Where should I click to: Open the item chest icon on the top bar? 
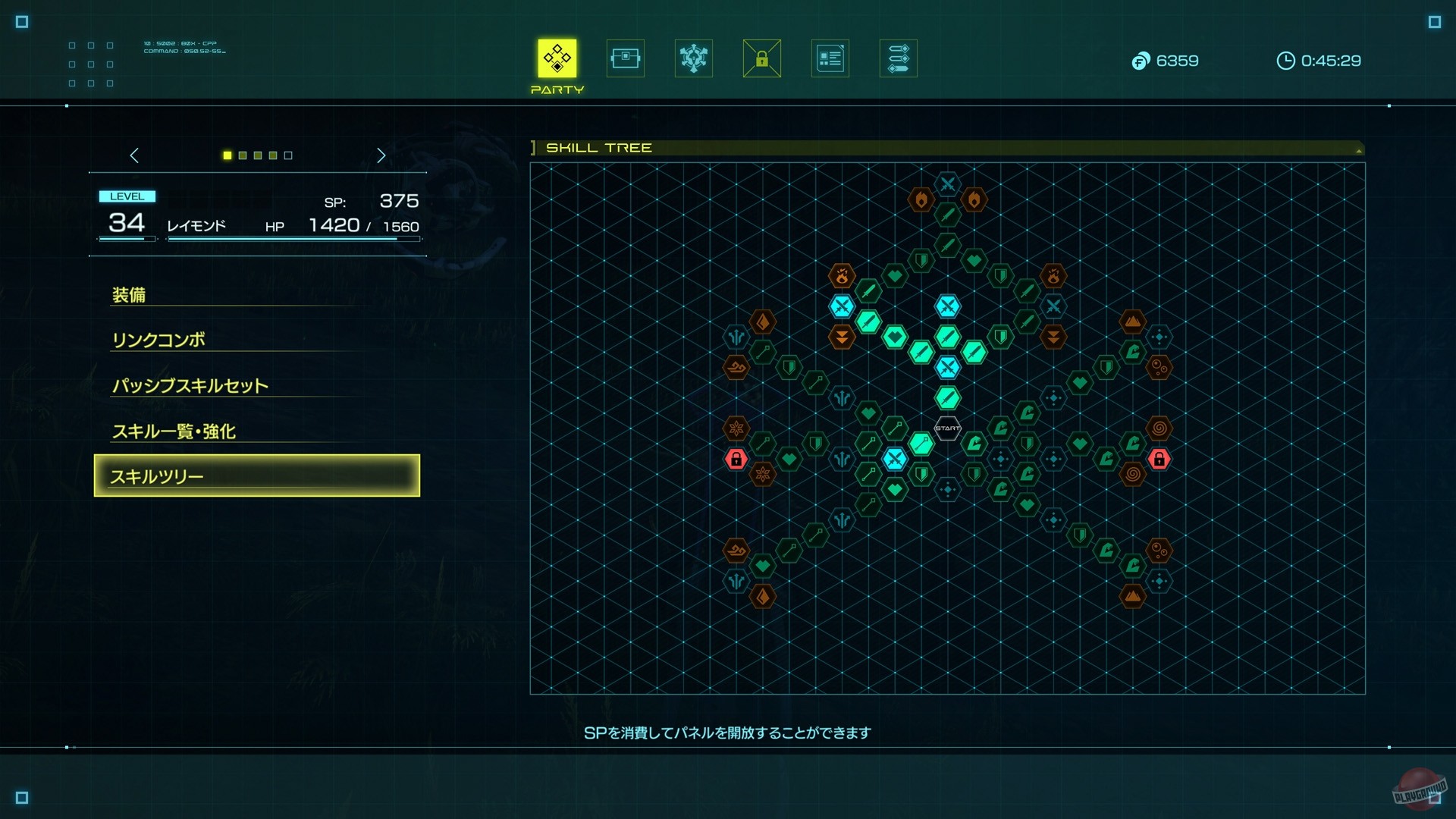coord(625,58)
